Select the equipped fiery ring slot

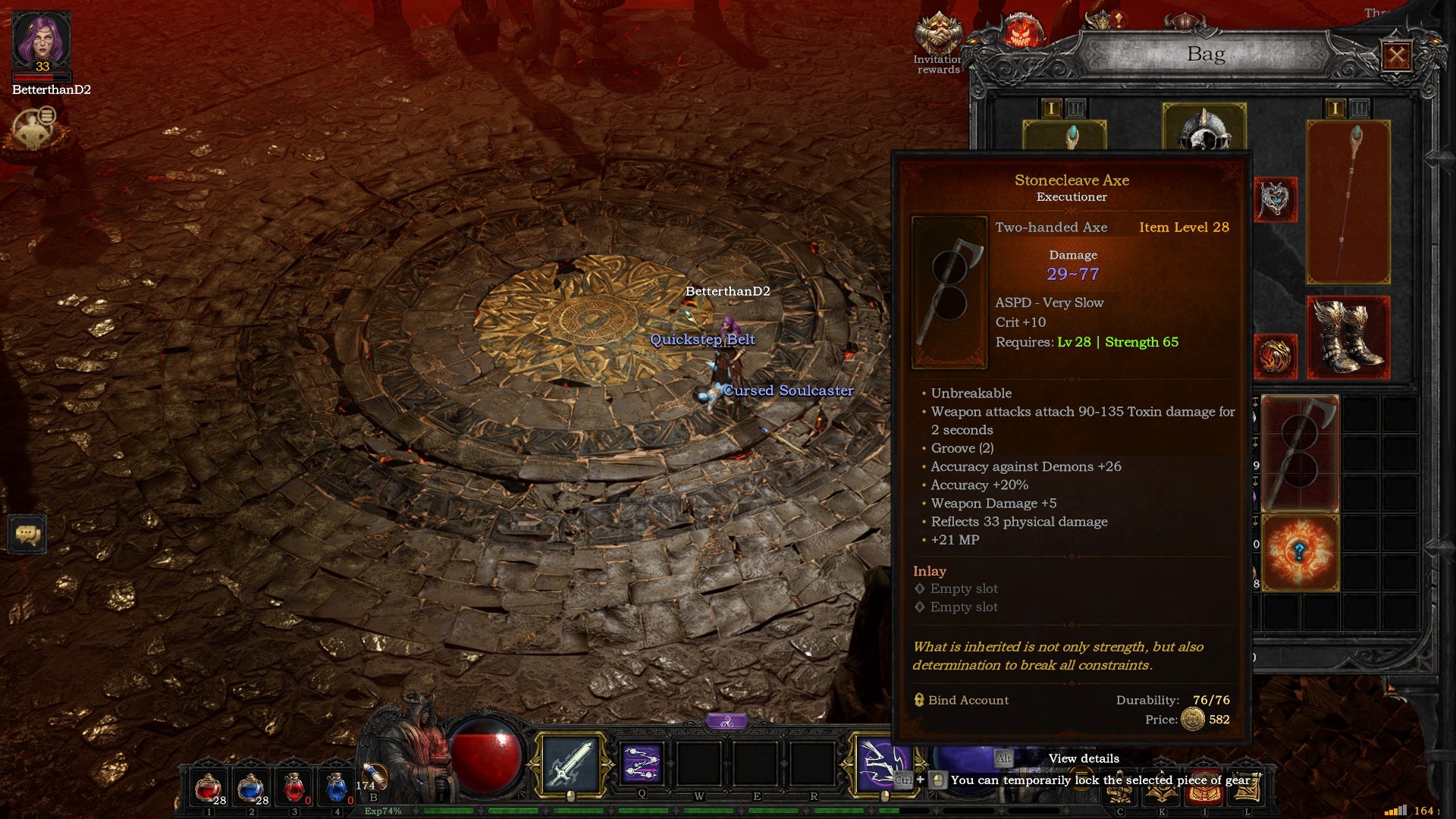tap(1276, 356)
